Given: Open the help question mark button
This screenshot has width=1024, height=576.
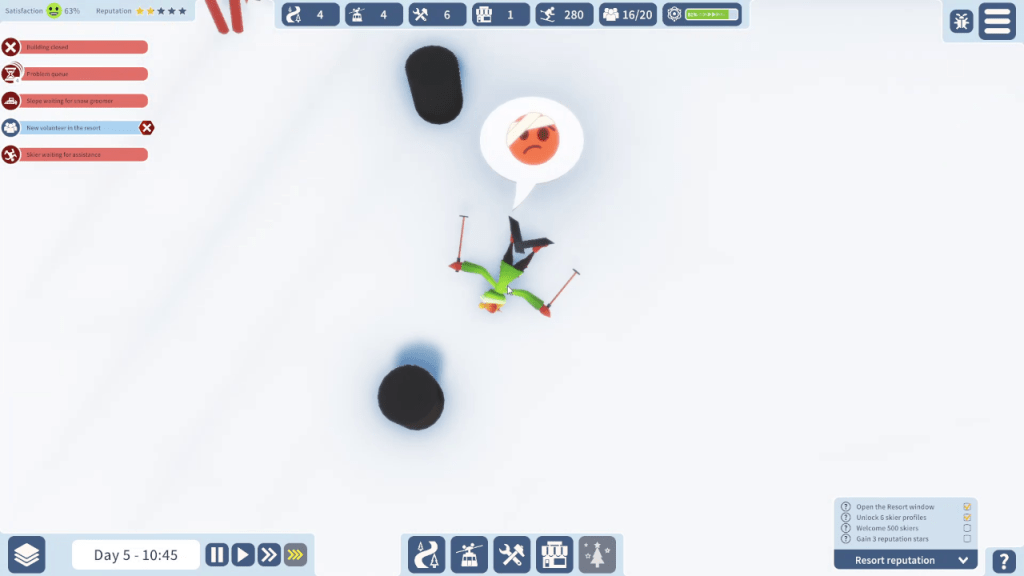Looking at the screenshot, I should [1003, 561].
